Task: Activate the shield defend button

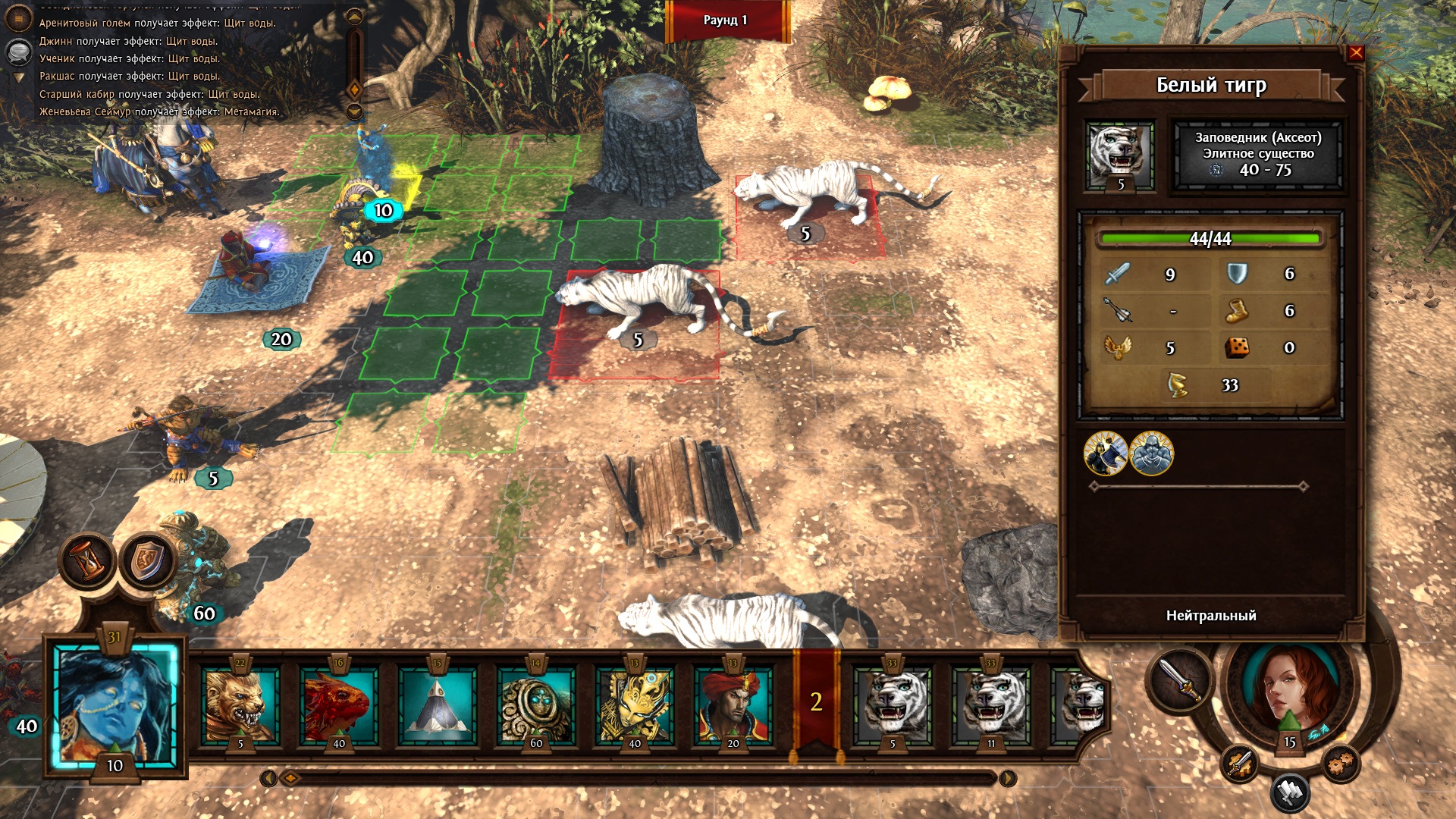Action: point(148,562)
